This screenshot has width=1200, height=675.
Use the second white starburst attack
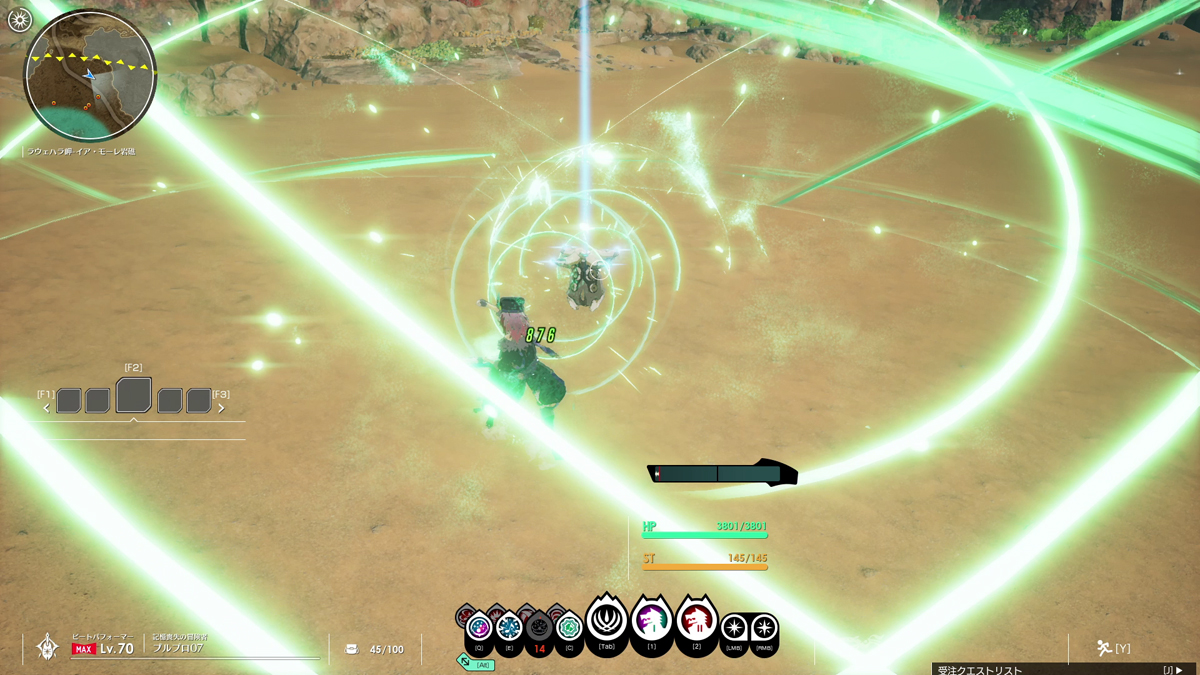click(764, 628)
